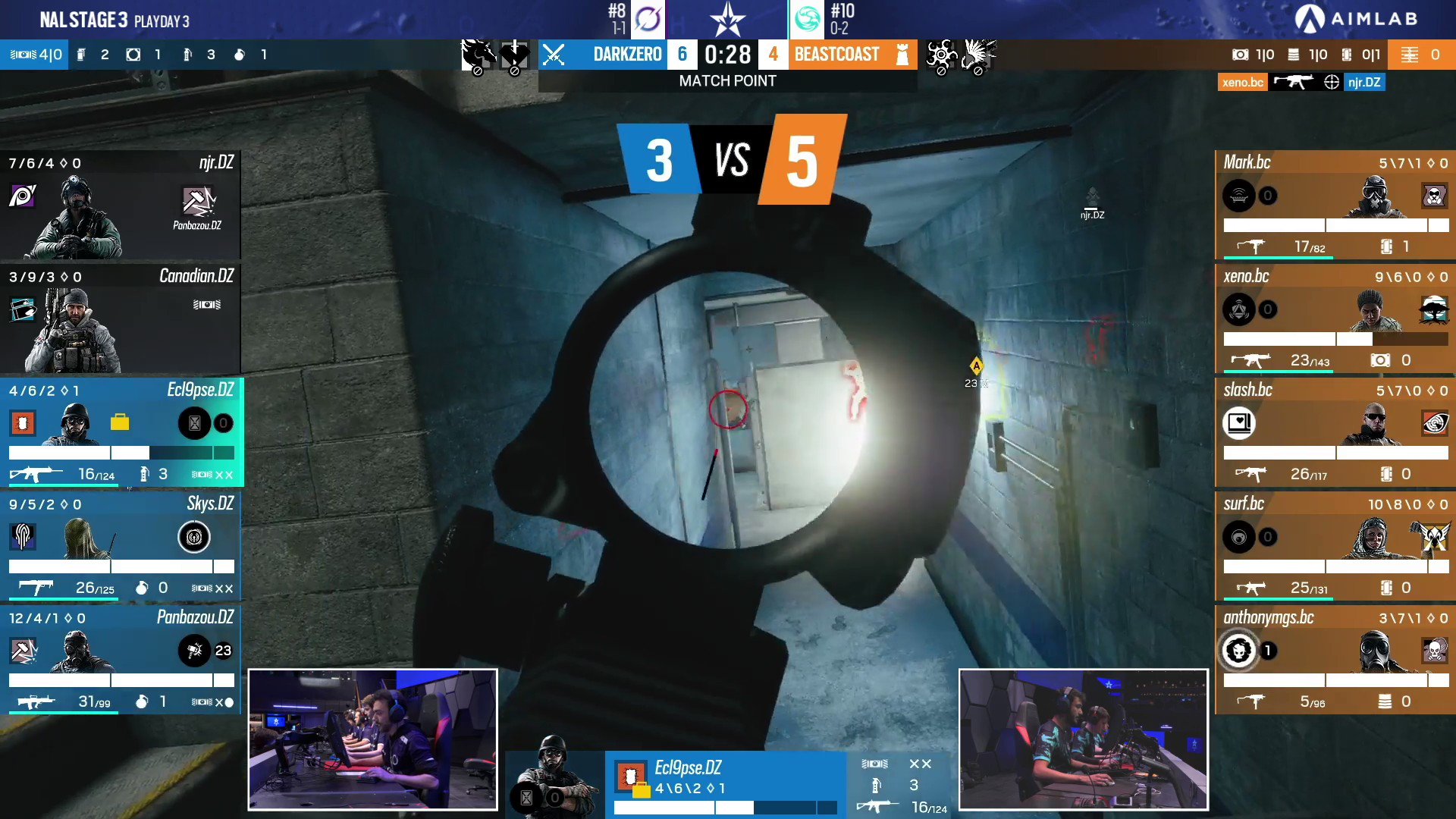Image resolution: width=1456 pixels, height=819 pixels.
Task: Expand Ecl9pse.DZ's highlighted player card
Action: 121,432
